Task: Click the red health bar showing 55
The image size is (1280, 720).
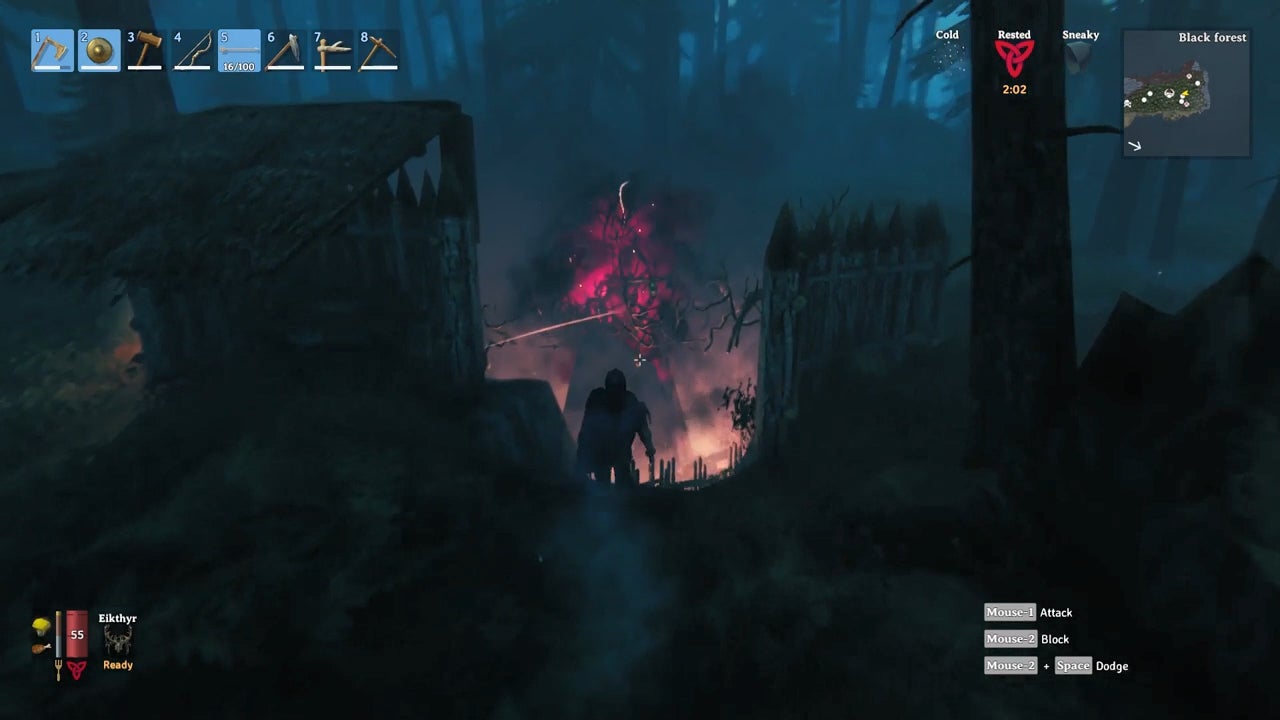Action: 76,633
